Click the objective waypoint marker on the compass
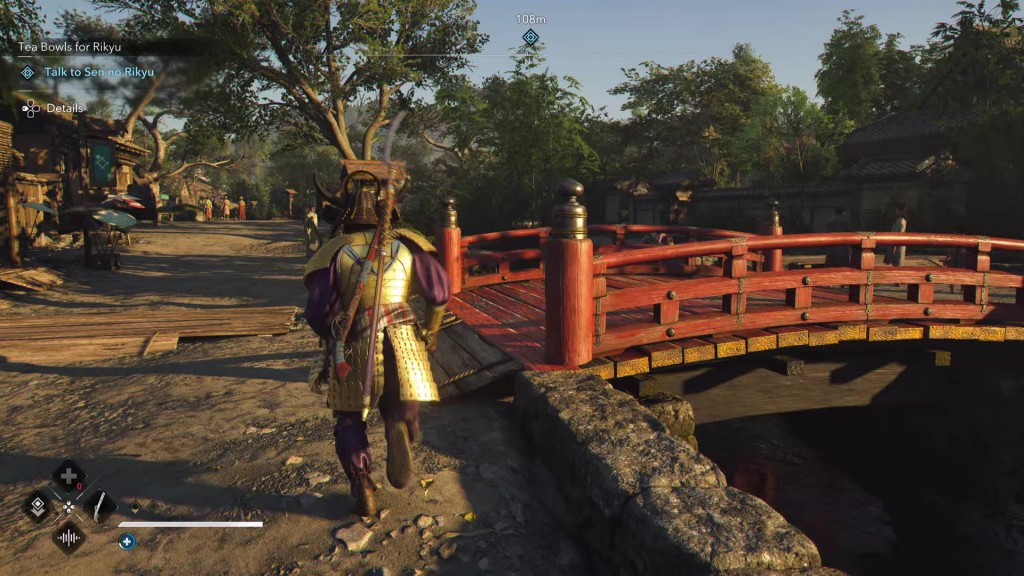This screenshot has height=576, width=1024. [530, 37]
